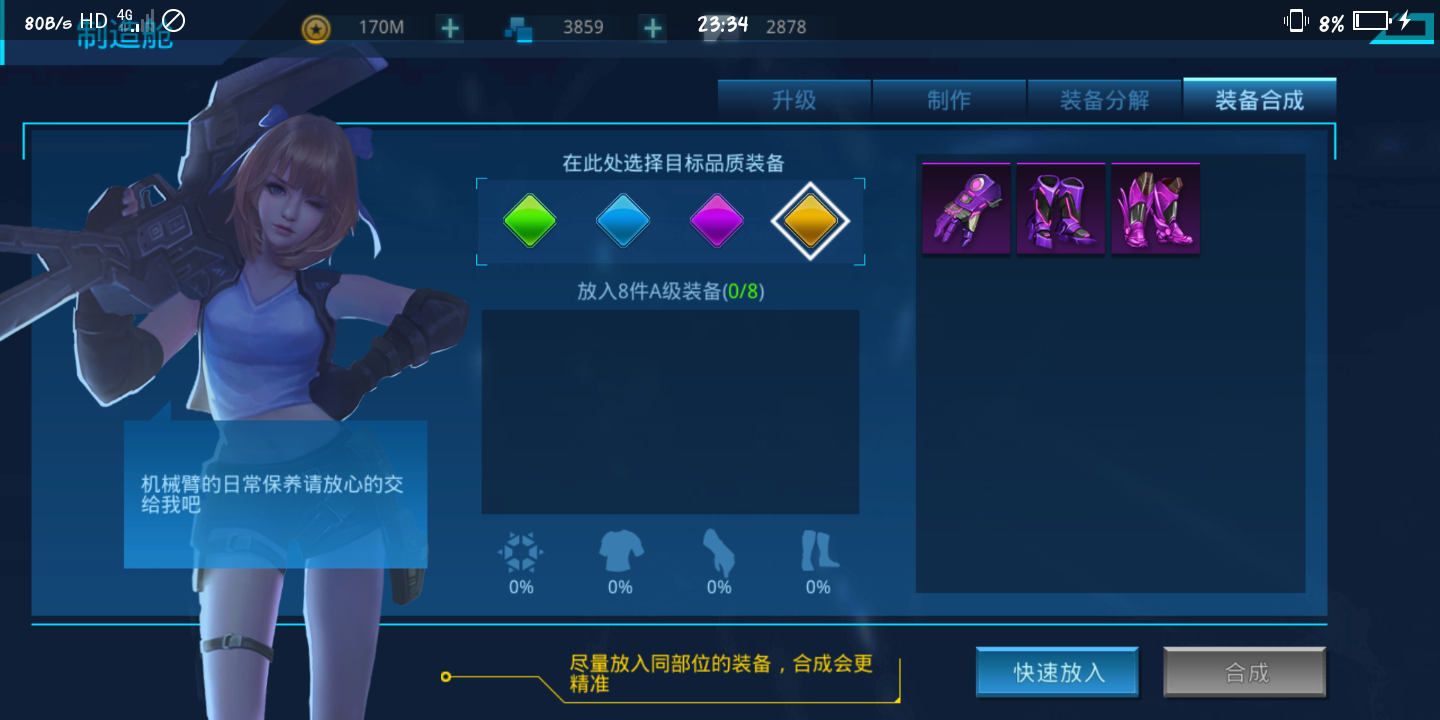Screen dimensions: 1440x720
Task: Select the green quality diamond
Action: (x=530, y=221)
